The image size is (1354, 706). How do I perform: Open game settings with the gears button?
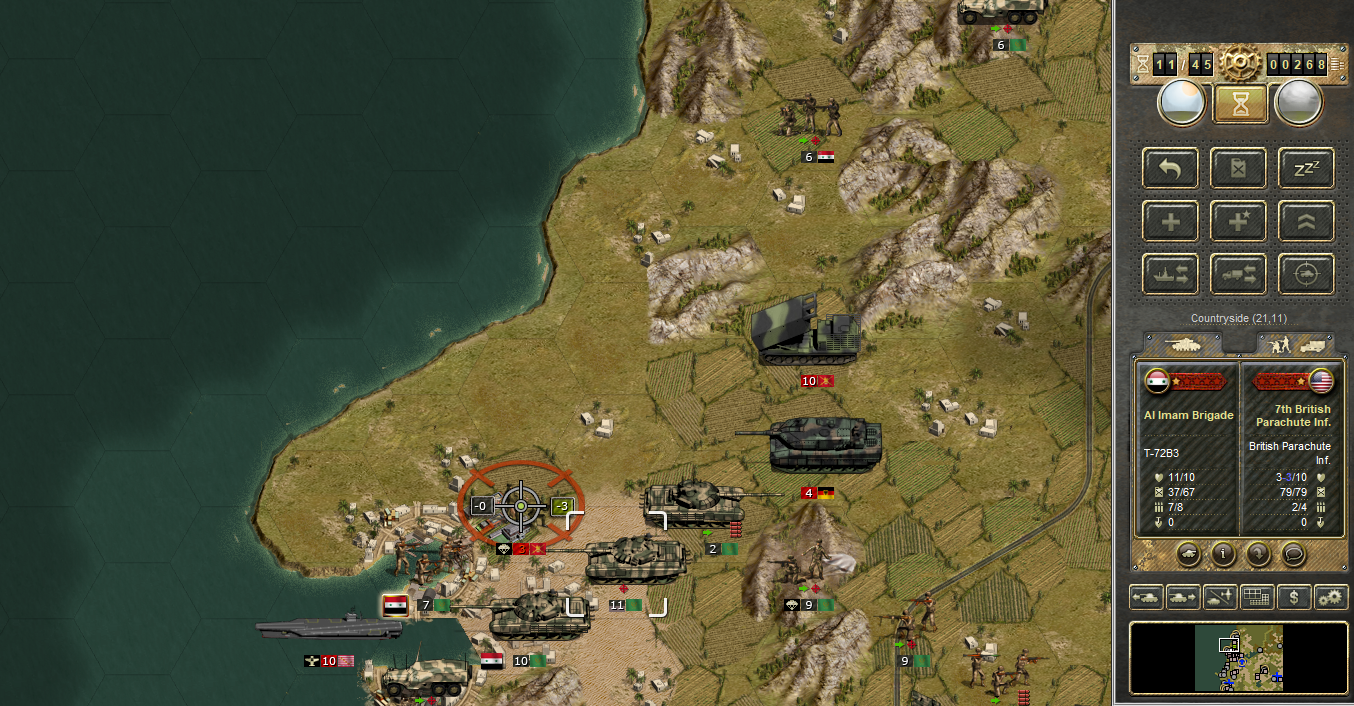pyautogui.click(x=1331, y=597)
